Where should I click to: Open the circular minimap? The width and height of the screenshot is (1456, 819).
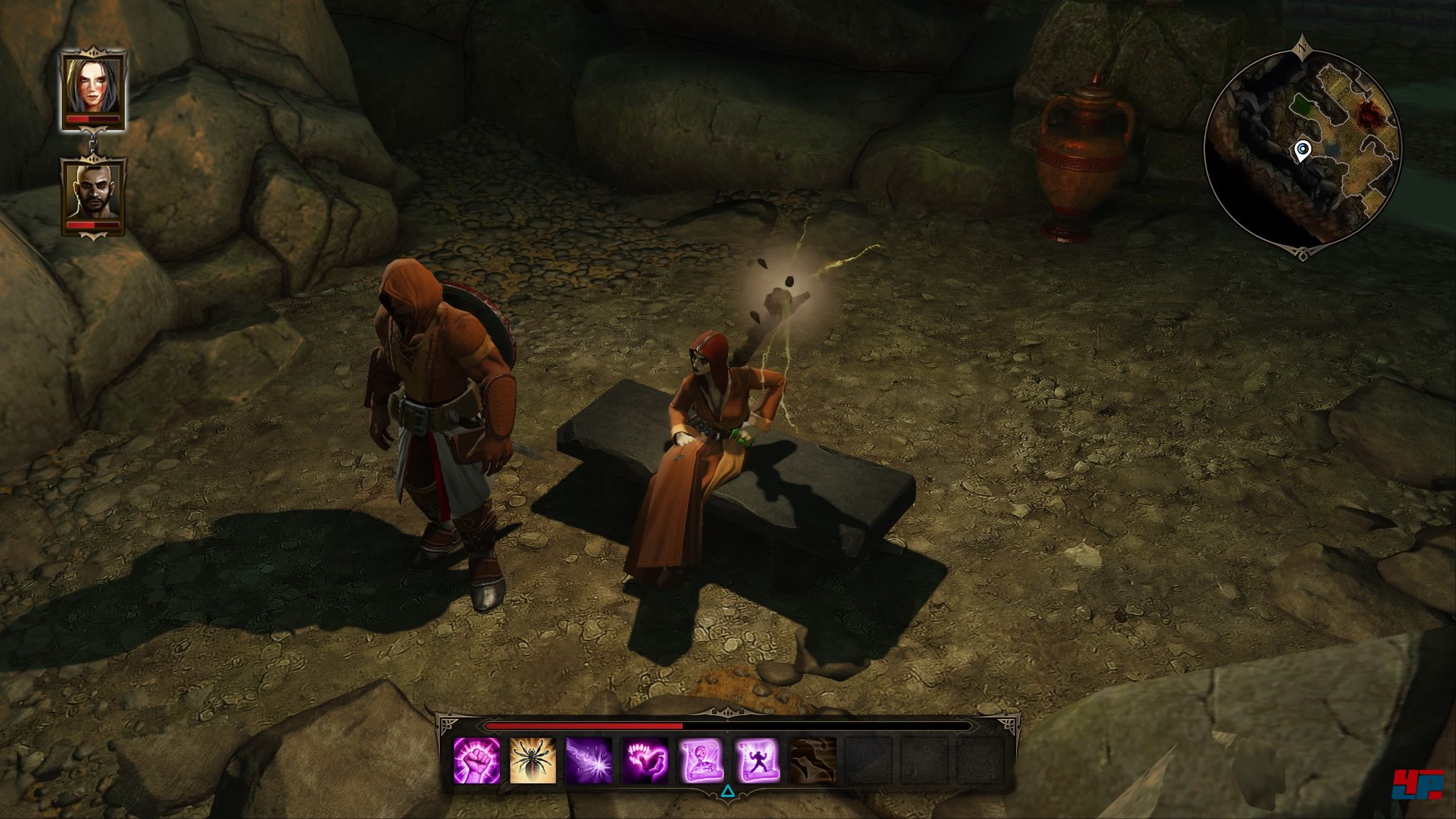click(1302, 147)
